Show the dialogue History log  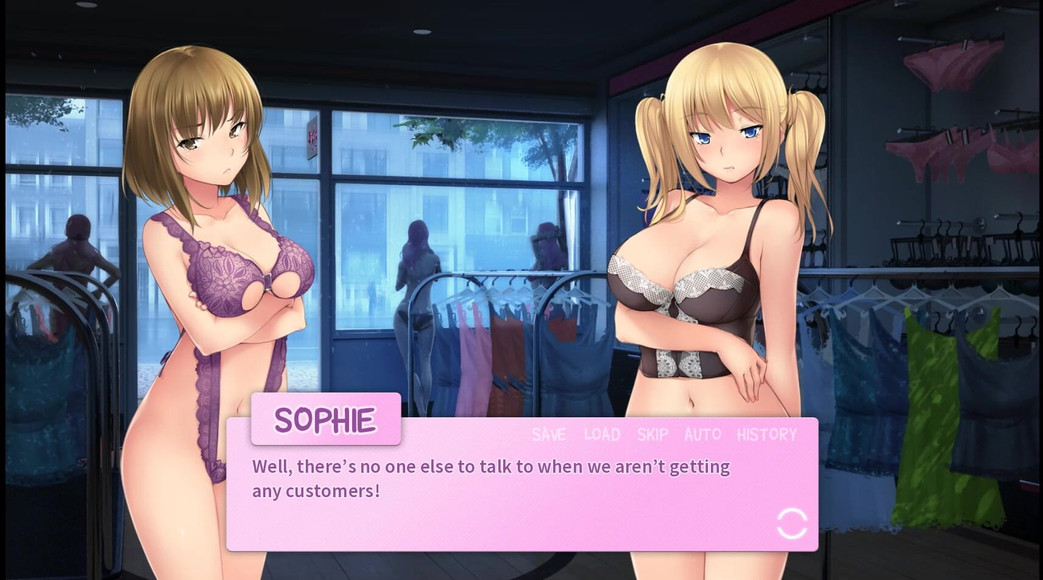[x=767, y=434]
